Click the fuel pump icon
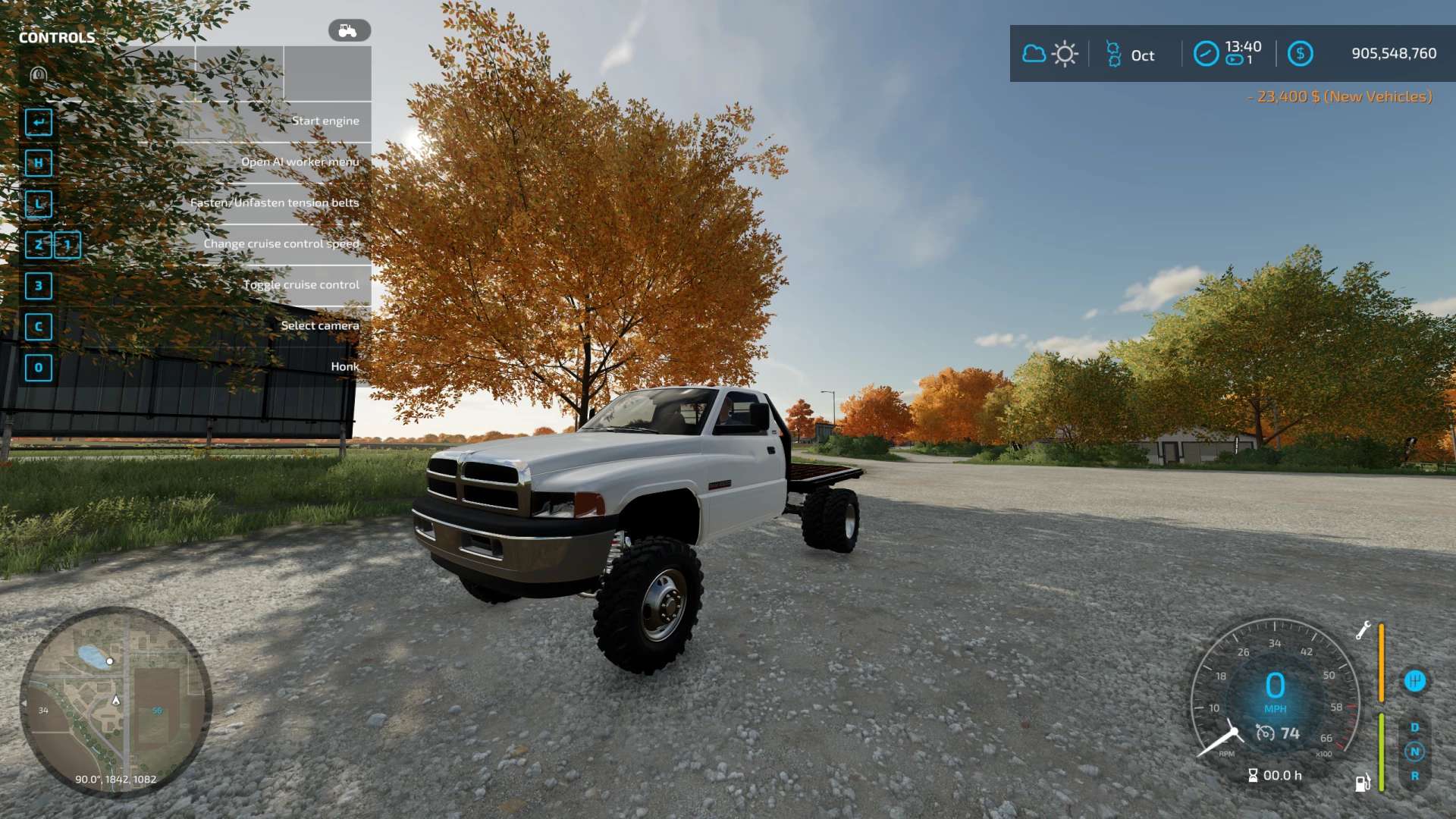1456x819 pixels. 1363,783
